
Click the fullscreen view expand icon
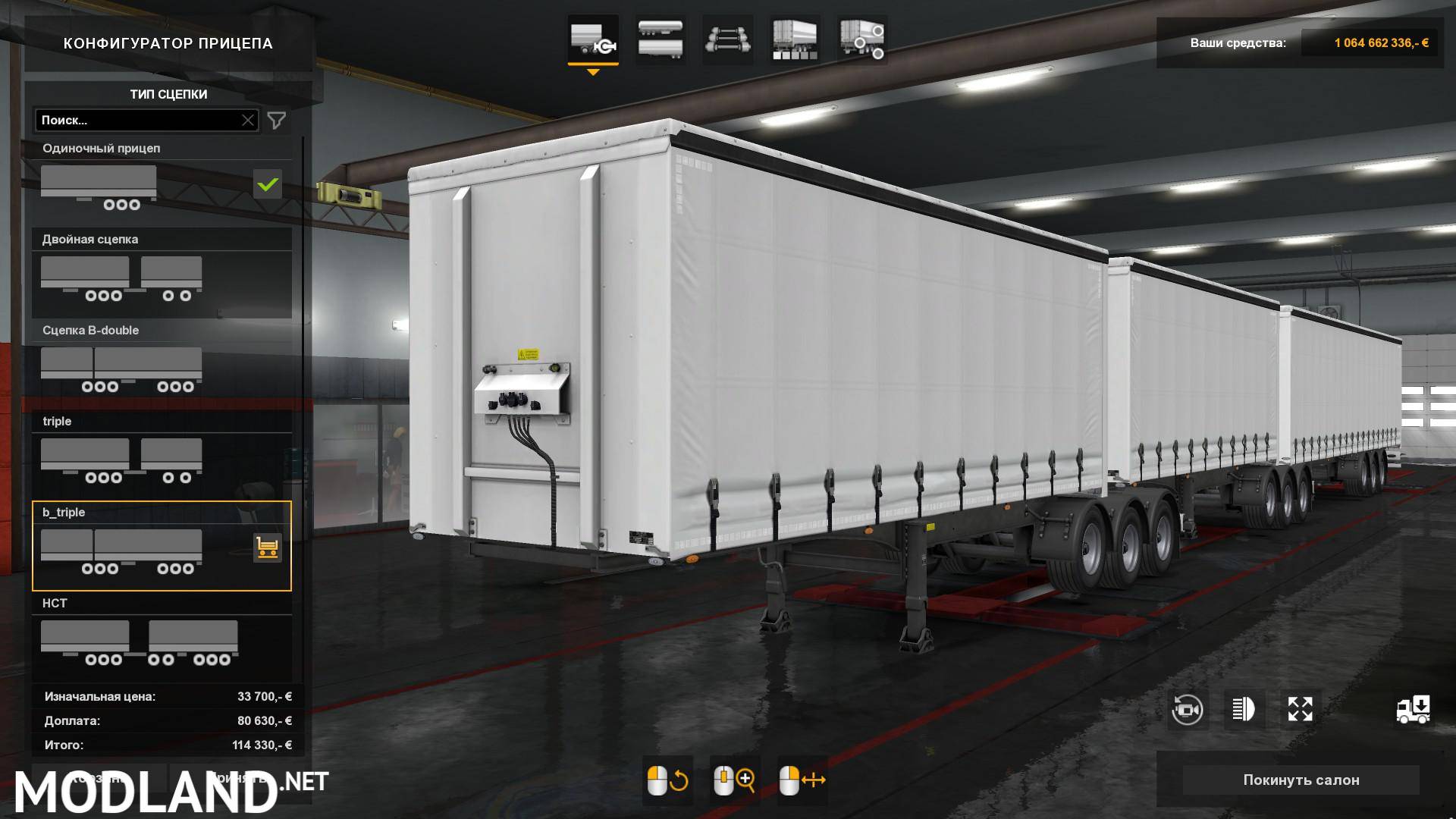tap(1300, 709)
